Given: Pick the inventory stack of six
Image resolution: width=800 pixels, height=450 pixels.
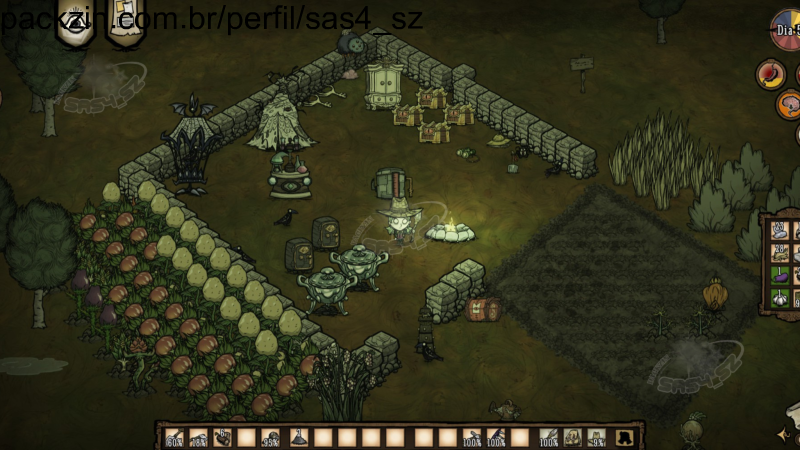Looking at the screenshot, I should [223, 437].
